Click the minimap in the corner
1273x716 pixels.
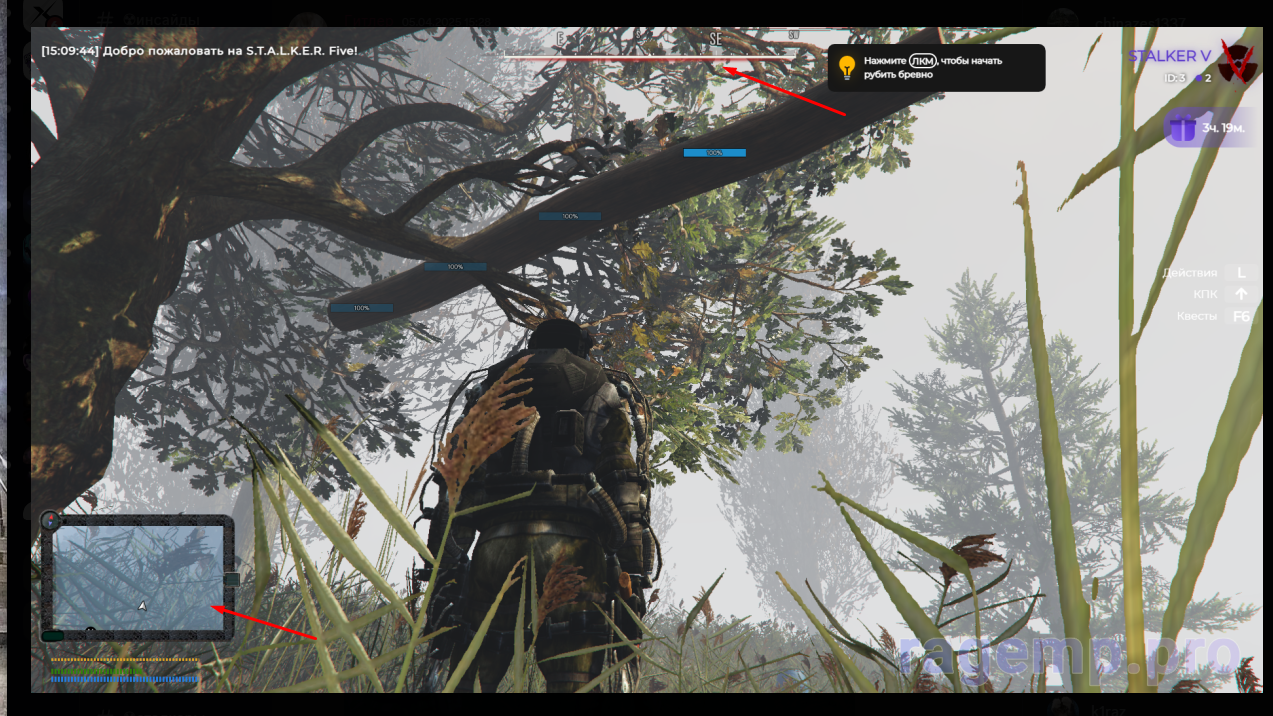138,578
